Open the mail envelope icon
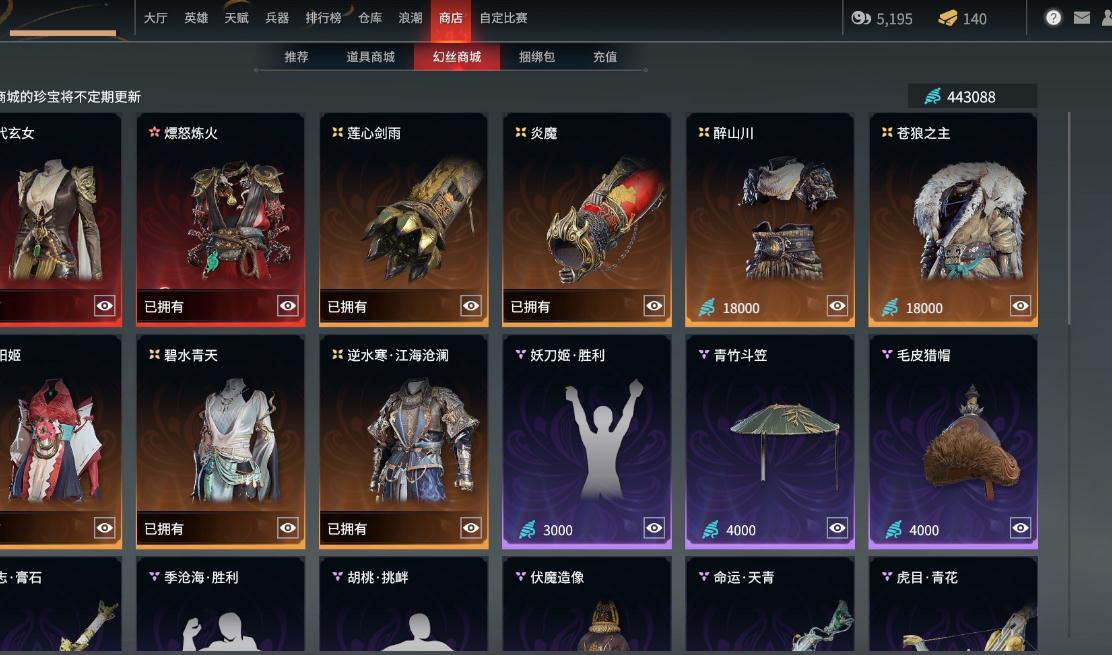This screenshot has width=1112, height=655. tap(1081, 18)
